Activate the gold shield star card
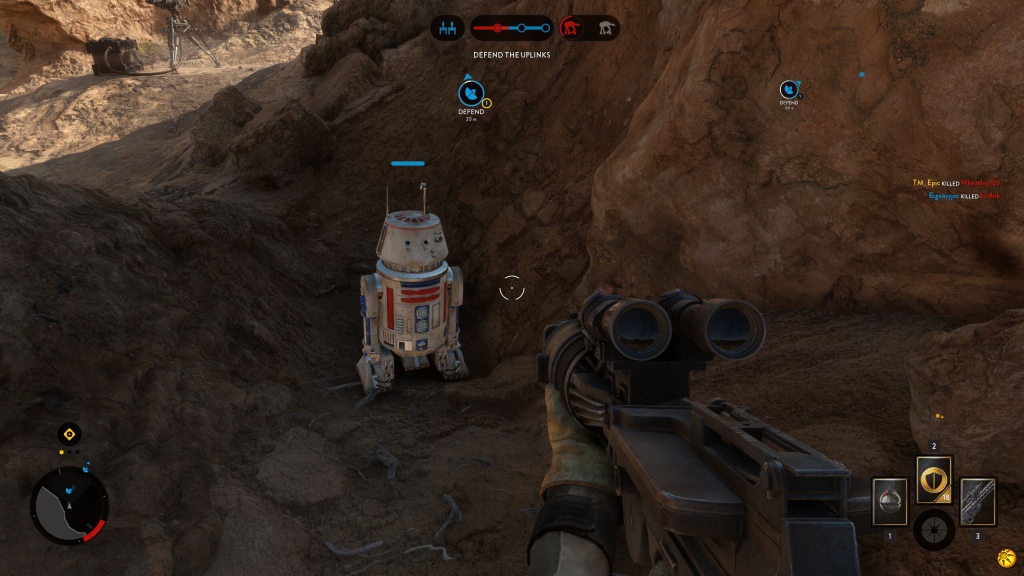Image resolution: width=1024 pixels, height=576 pixels. pyautogui.click(x=934, y=481)
